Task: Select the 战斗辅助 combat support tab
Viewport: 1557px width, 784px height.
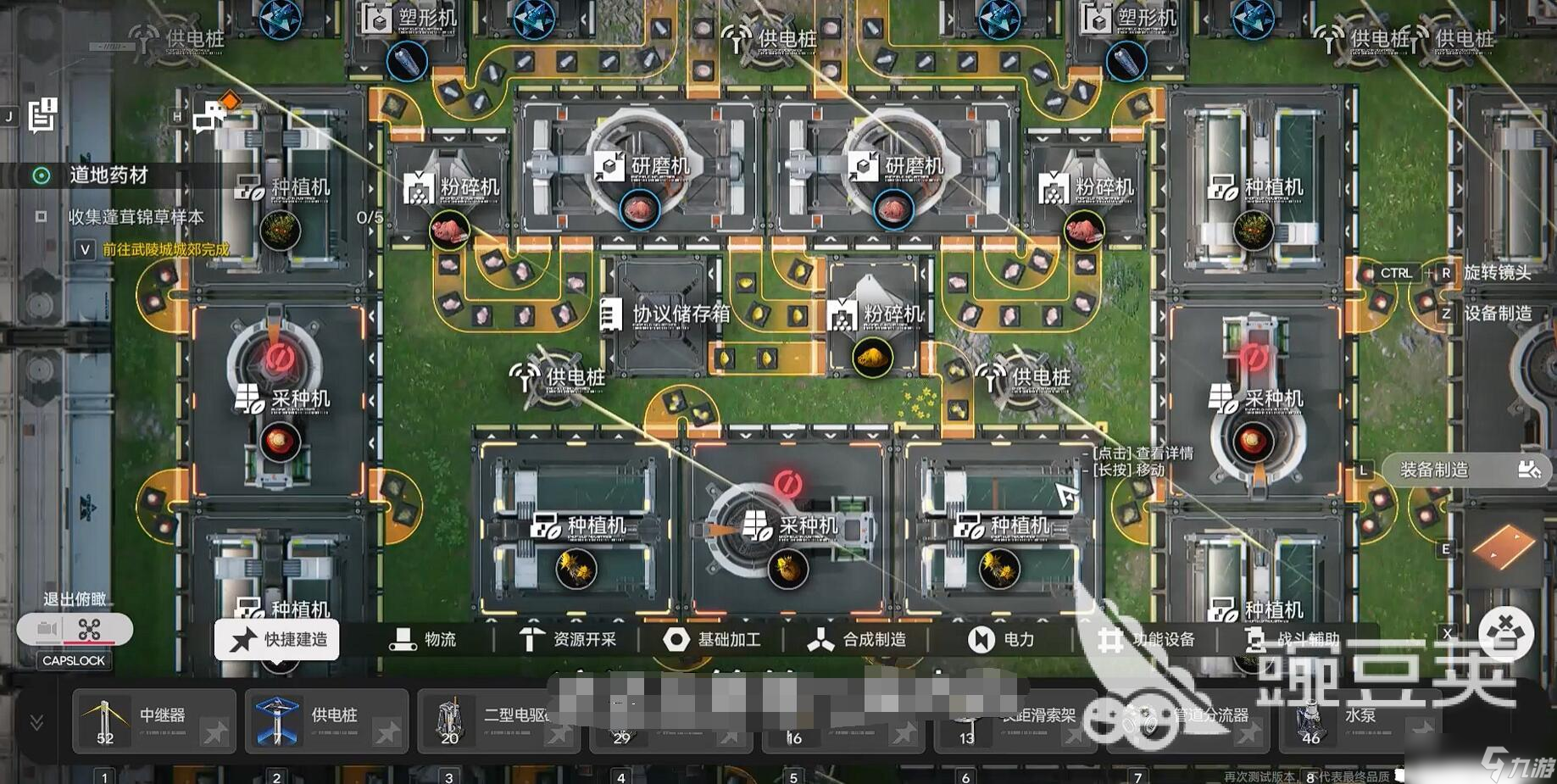Action: coord(1293,640)
